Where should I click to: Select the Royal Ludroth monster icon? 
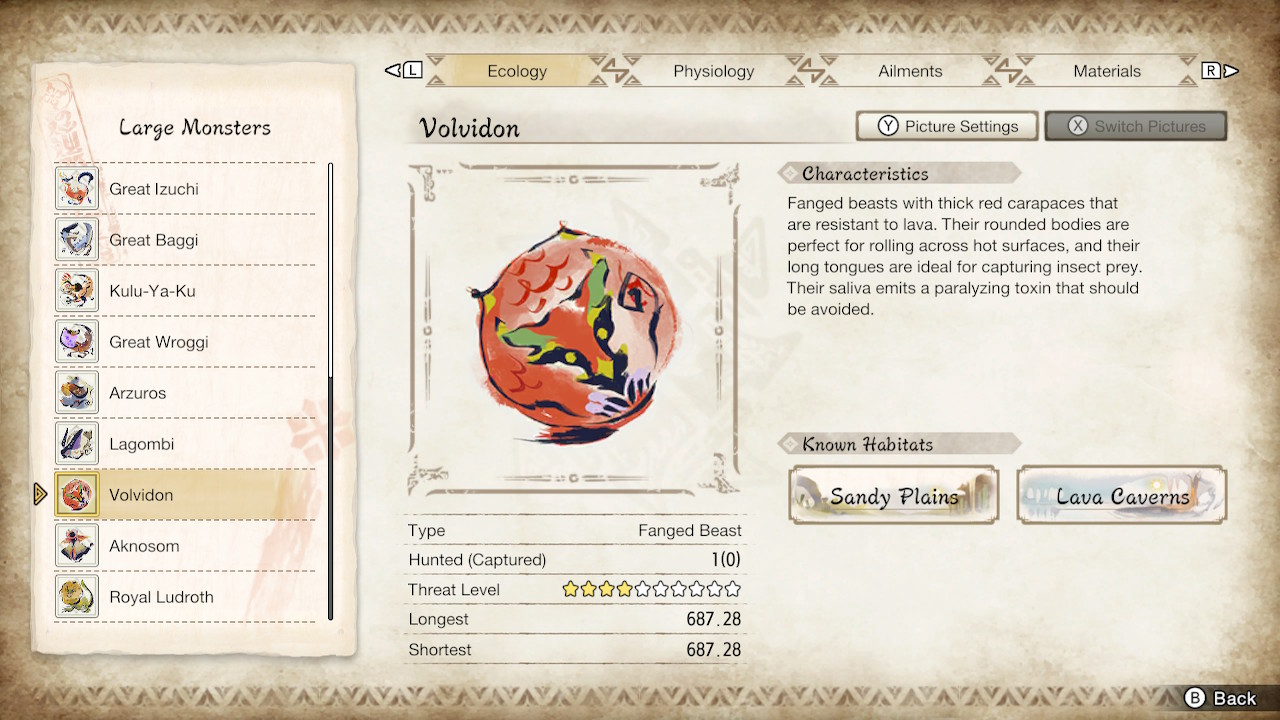76,596
